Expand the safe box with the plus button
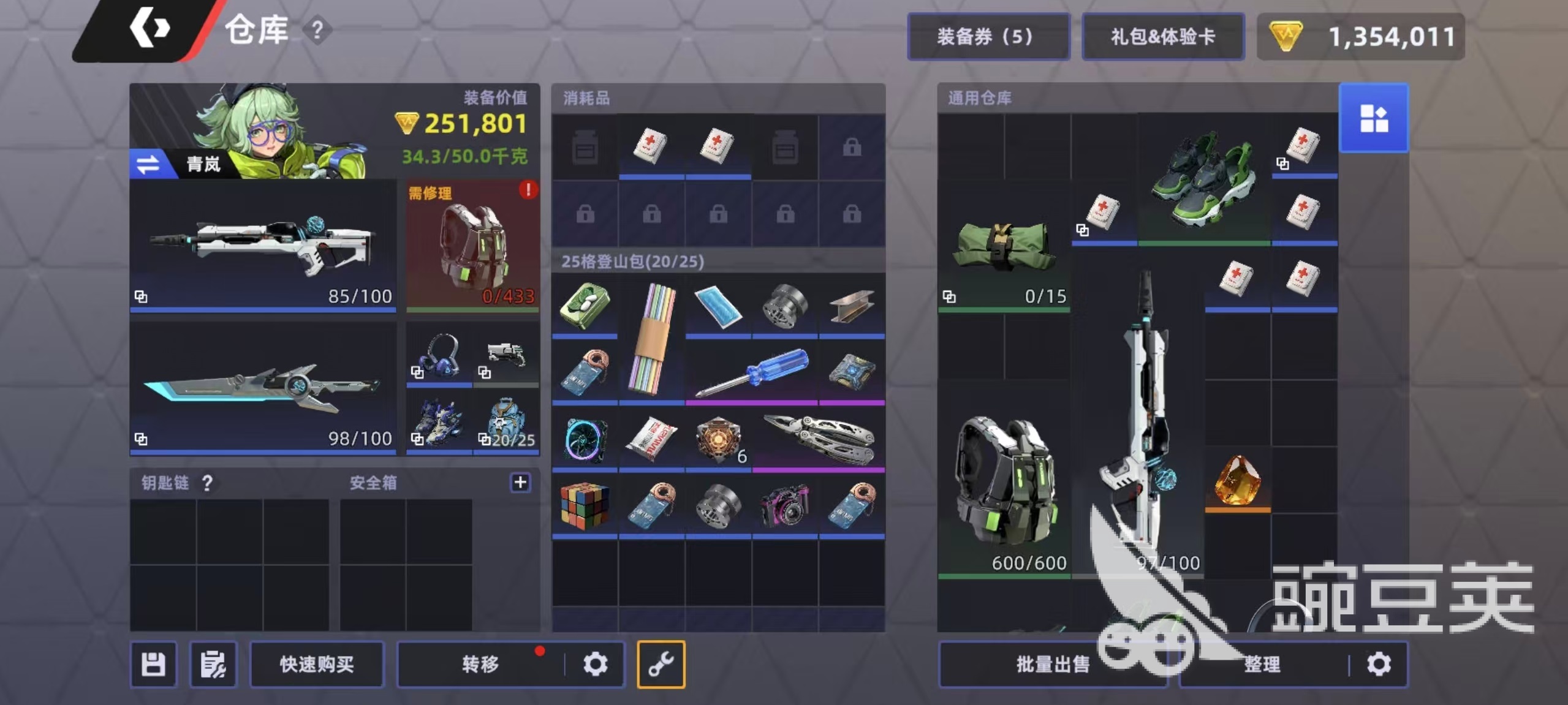 520,482
